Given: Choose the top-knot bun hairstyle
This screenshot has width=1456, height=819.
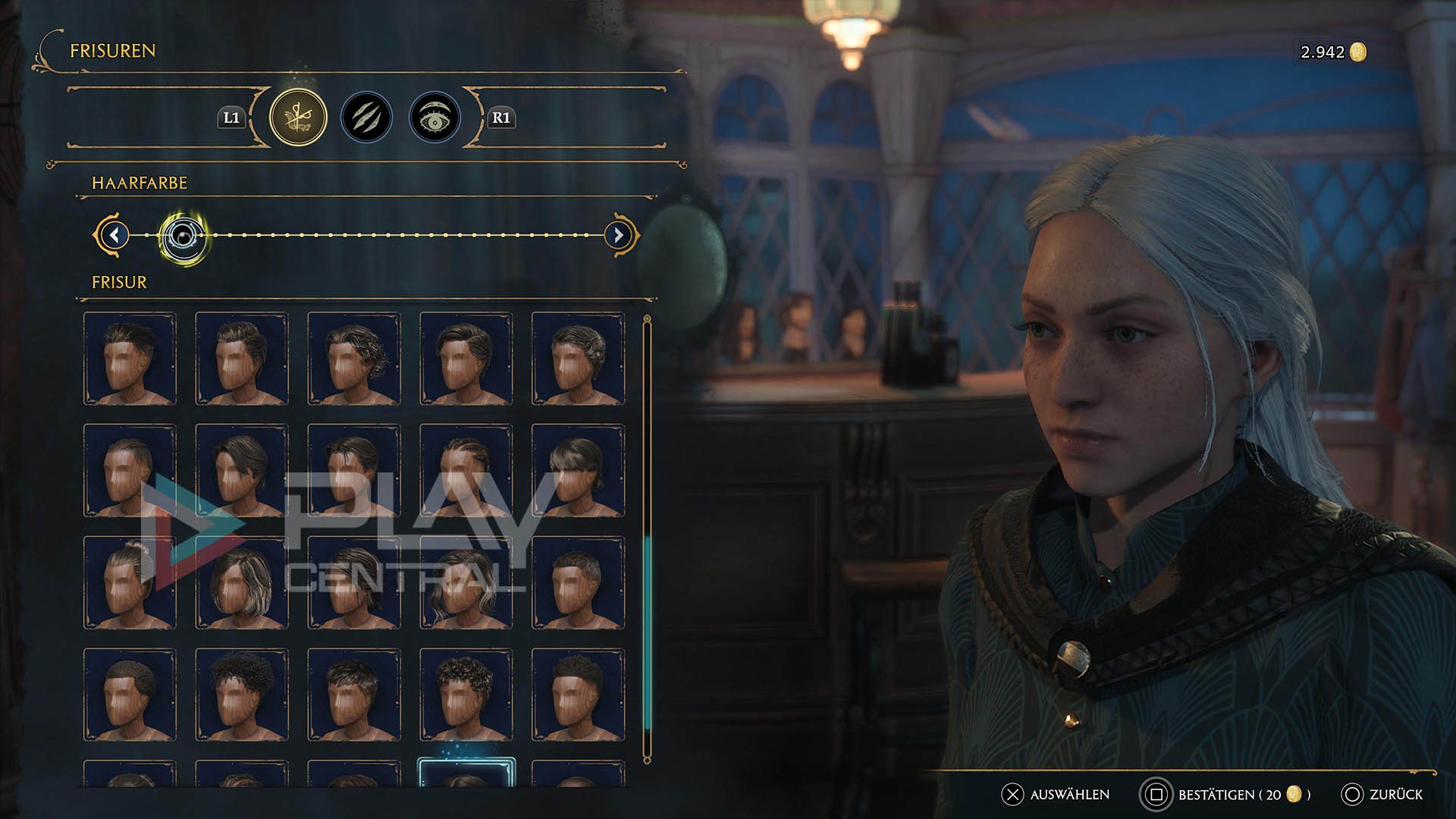Looking at the screenshot, I should click(x=130, y=582).
